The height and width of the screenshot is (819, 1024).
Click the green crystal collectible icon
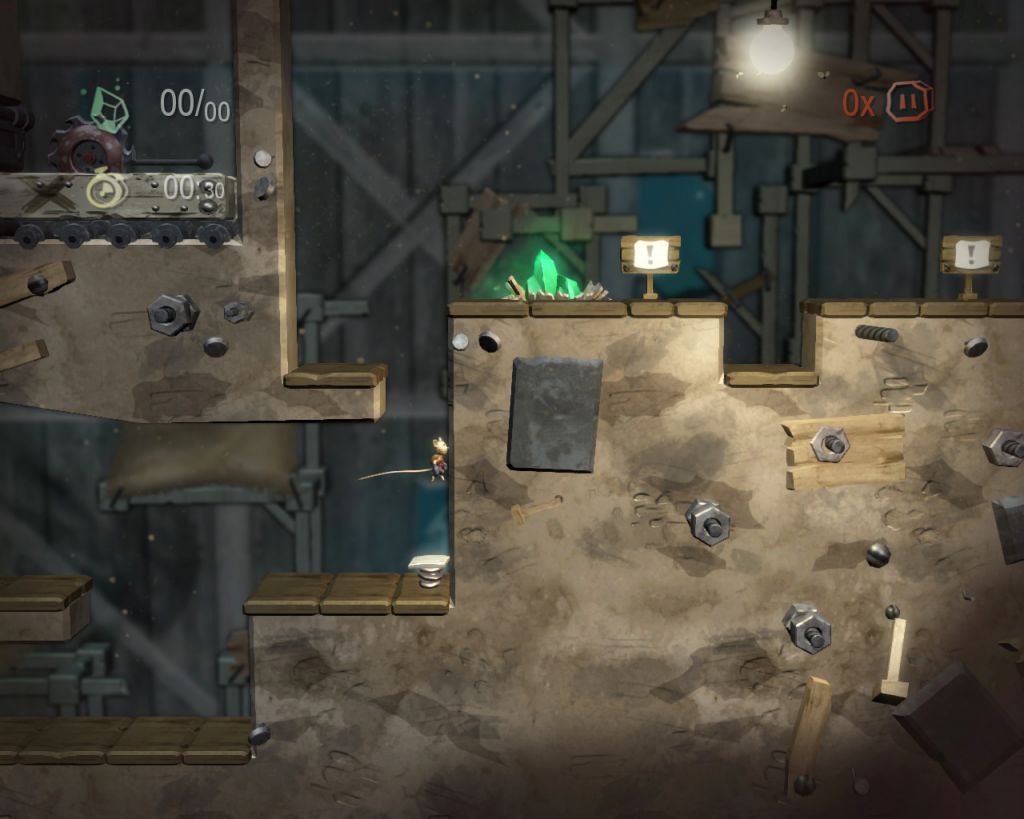(x=109, y=108)
